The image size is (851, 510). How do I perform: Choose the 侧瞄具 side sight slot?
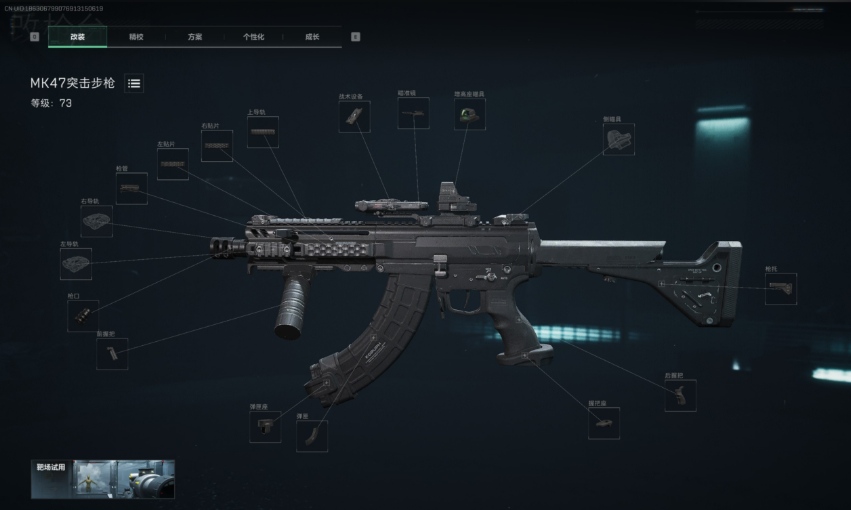(618, 139)
